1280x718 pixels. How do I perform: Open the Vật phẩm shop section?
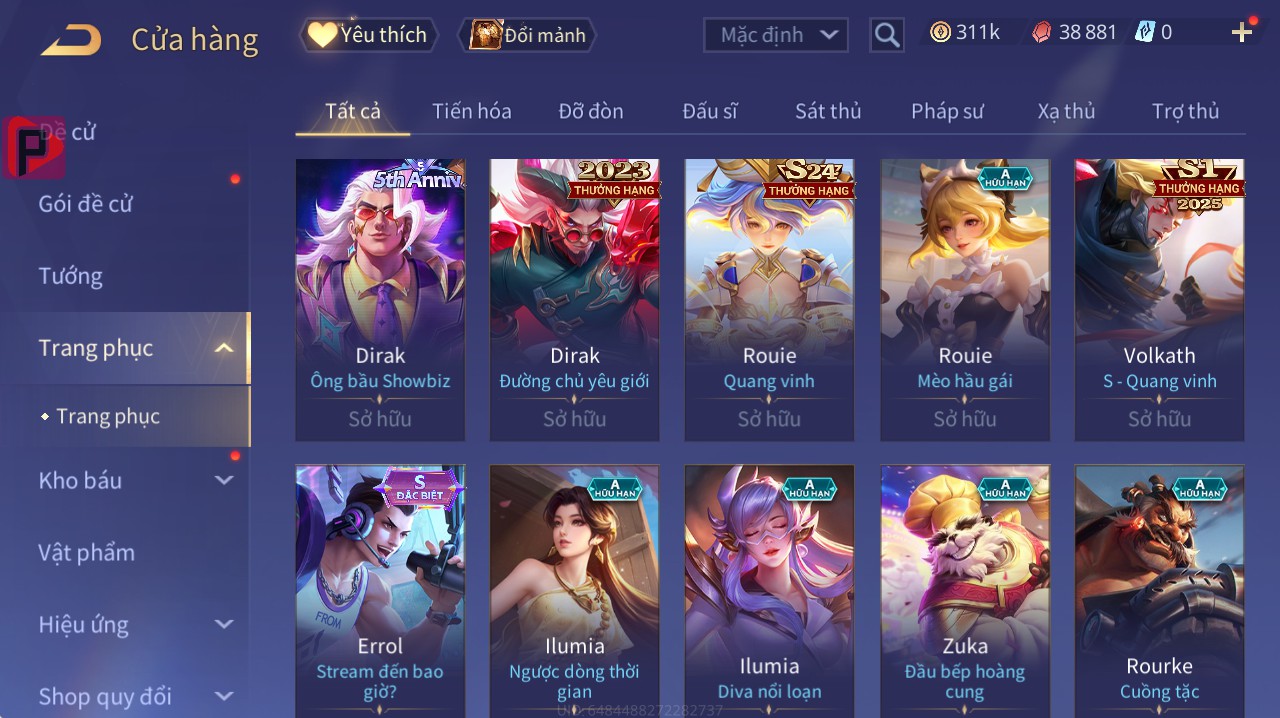tap(87, 552)
